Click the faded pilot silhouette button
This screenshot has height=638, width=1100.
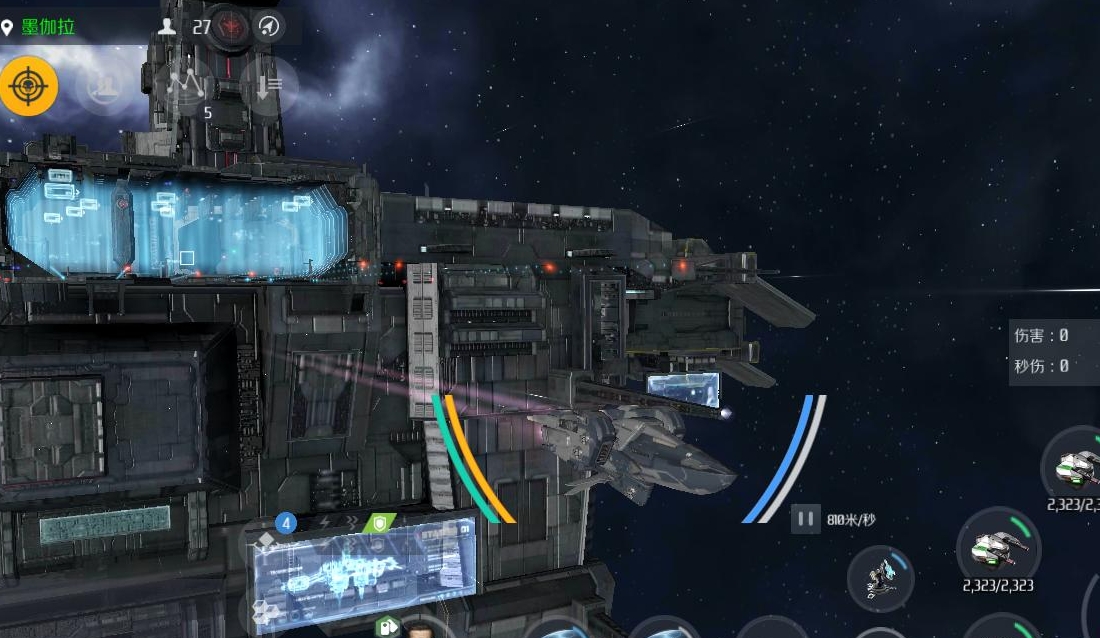point(103,86)
